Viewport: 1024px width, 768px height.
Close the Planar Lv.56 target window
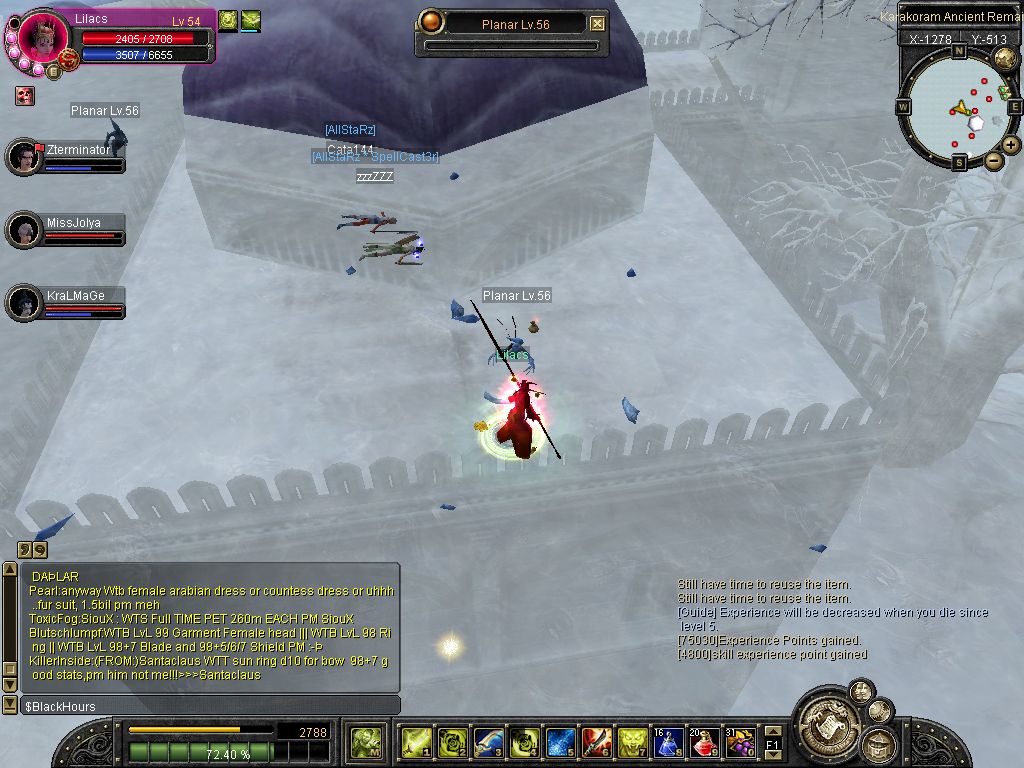[x=597, y=24]
